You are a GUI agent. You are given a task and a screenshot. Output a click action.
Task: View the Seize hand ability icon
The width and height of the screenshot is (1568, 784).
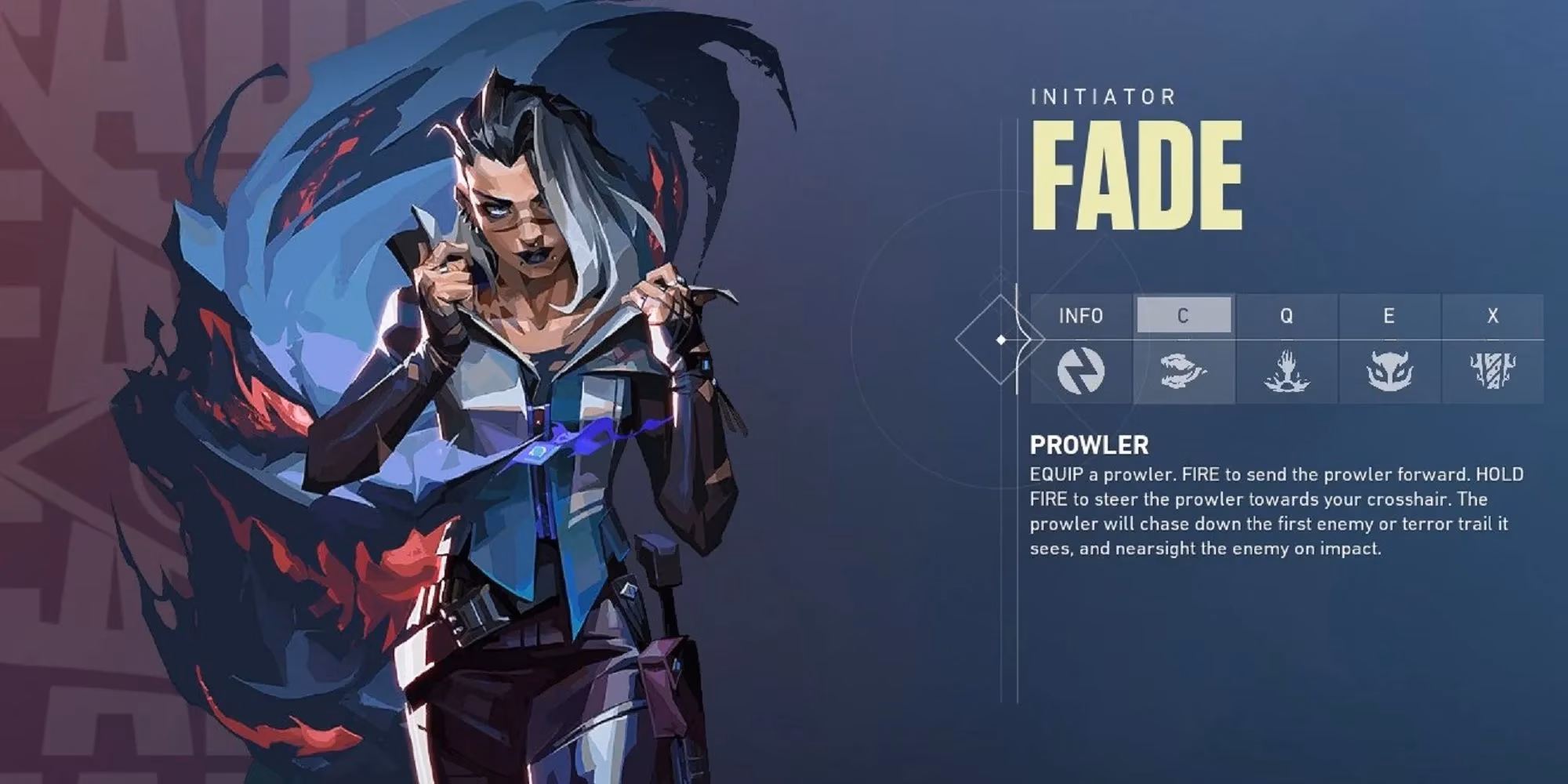[x=1287, y=372]
